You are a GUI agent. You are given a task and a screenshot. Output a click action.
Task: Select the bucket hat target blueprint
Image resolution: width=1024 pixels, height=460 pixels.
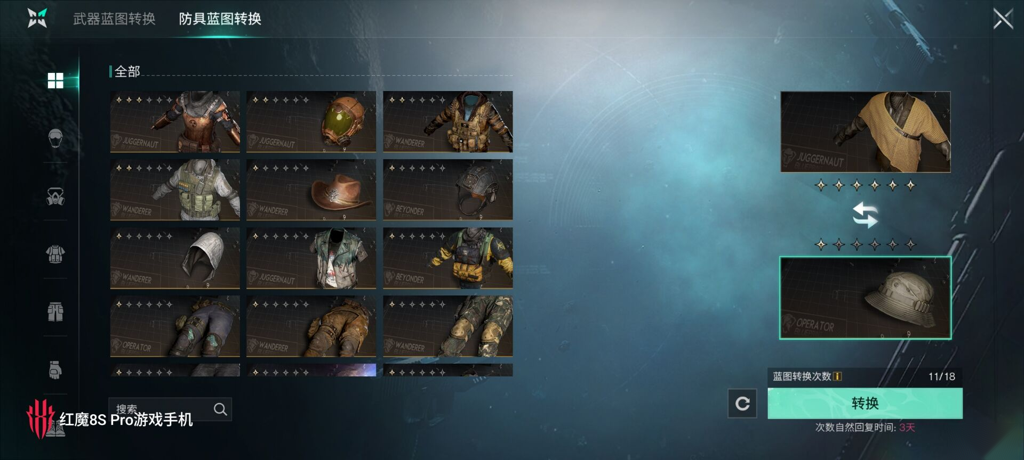tap(865, 297)
